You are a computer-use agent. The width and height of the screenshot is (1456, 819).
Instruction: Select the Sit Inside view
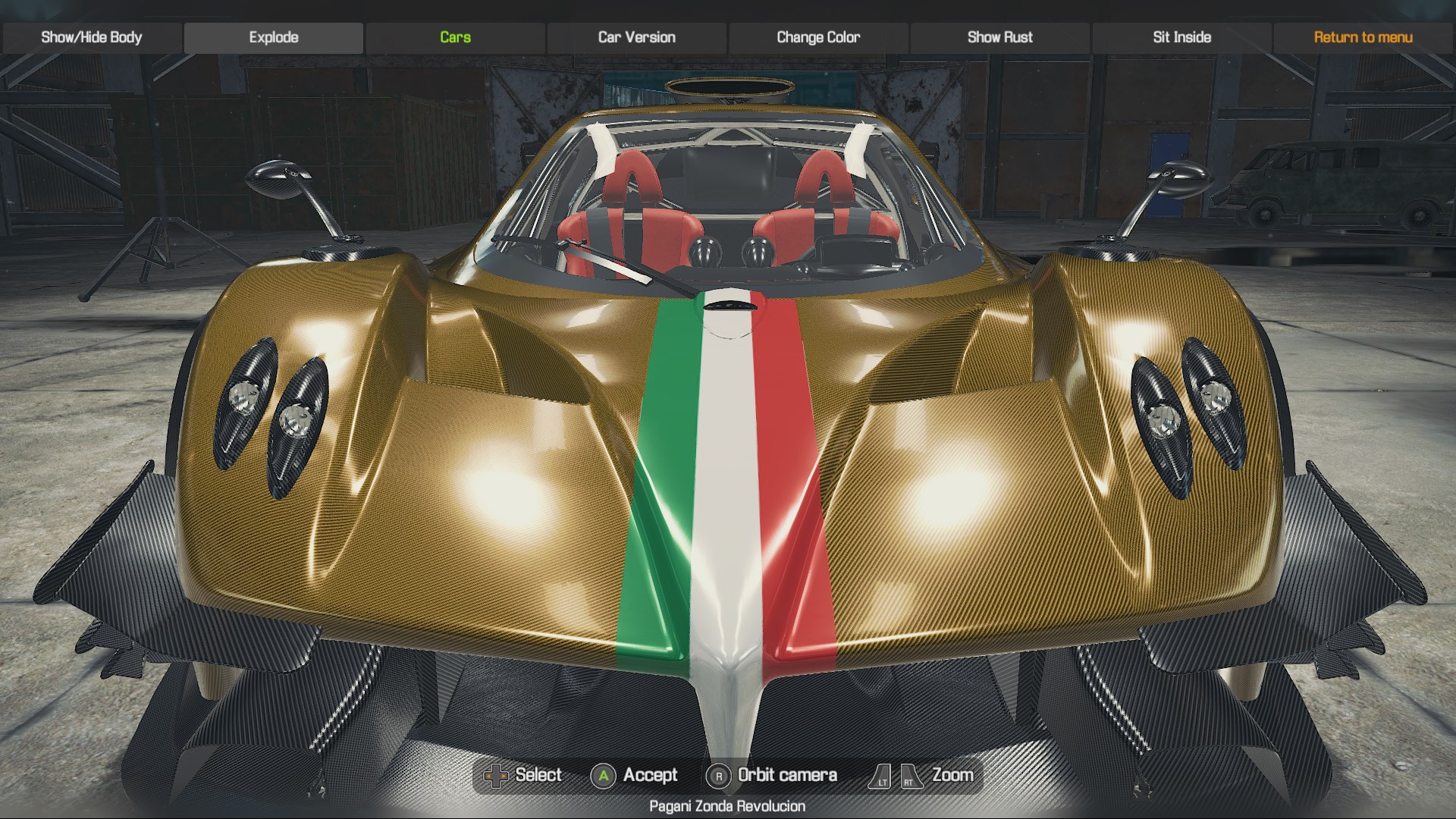click(1181, 37)
